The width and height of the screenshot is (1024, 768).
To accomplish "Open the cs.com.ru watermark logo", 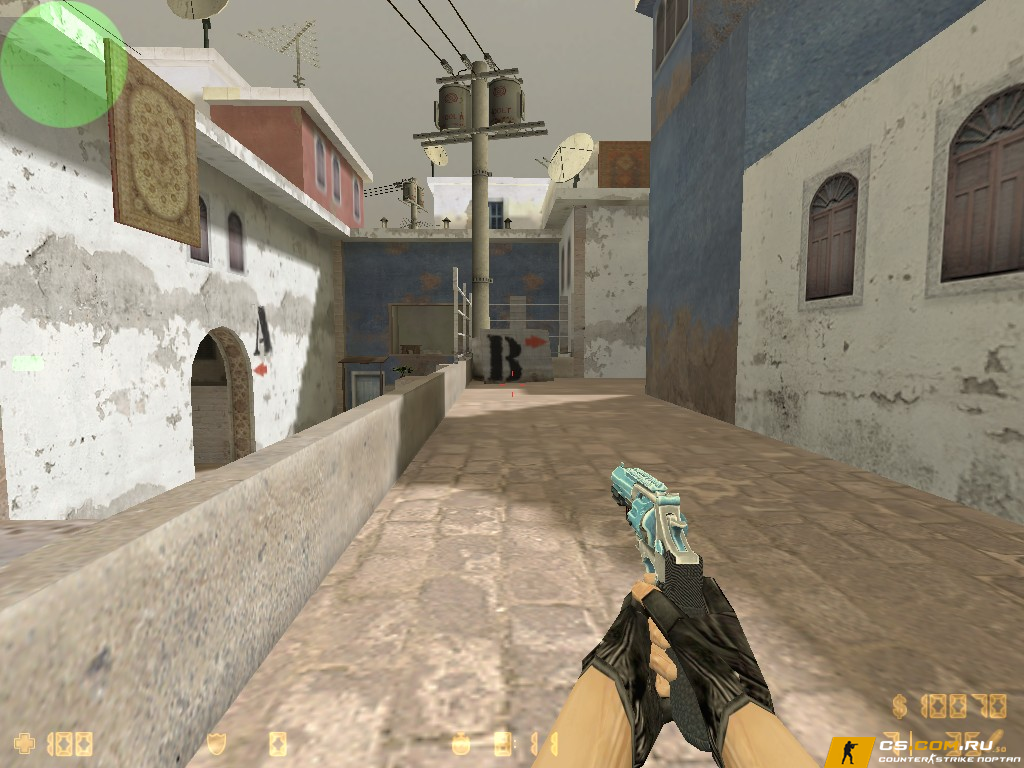I will click(922, 750).
